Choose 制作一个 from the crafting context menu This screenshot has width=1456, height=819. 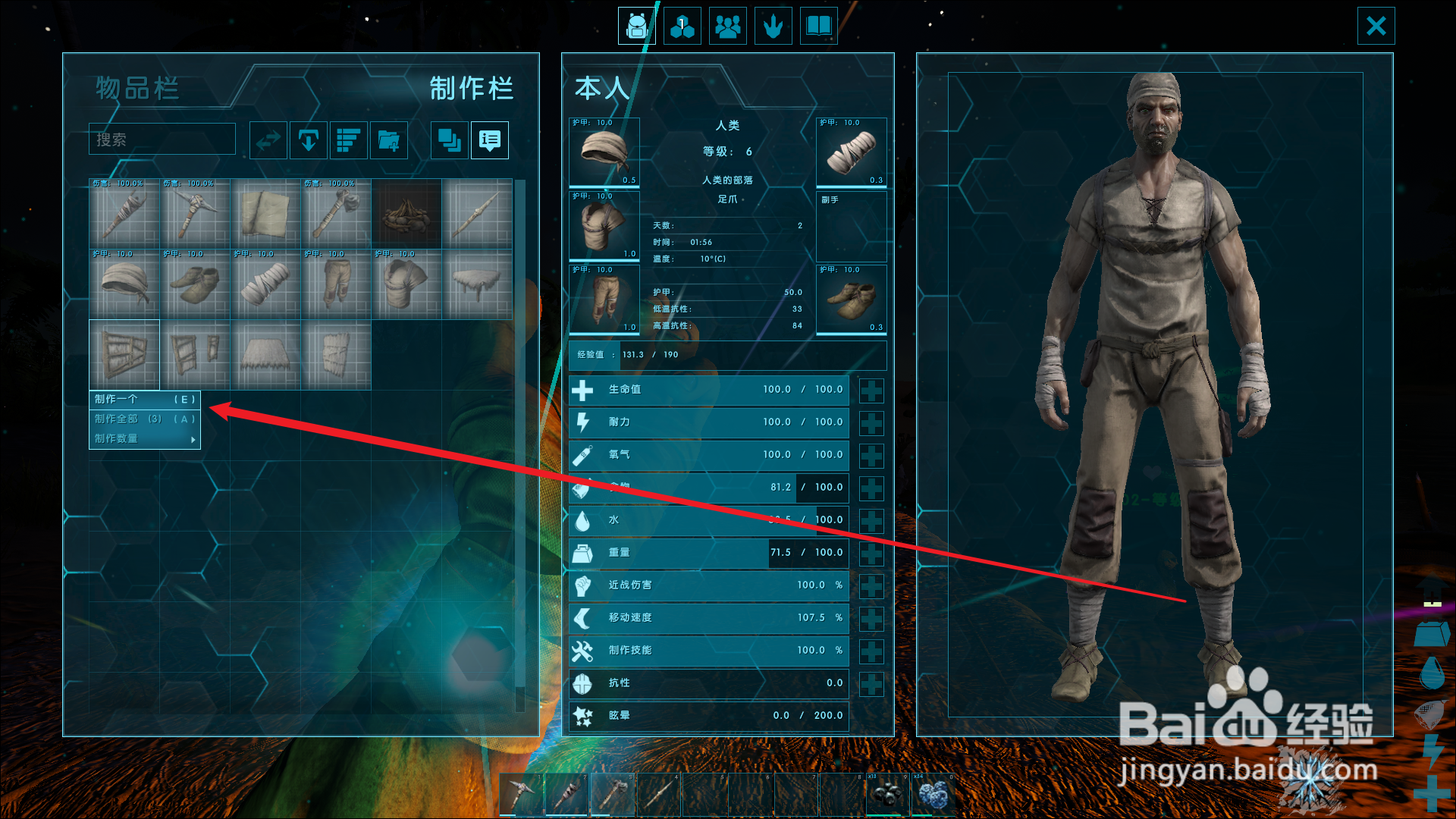144,400
